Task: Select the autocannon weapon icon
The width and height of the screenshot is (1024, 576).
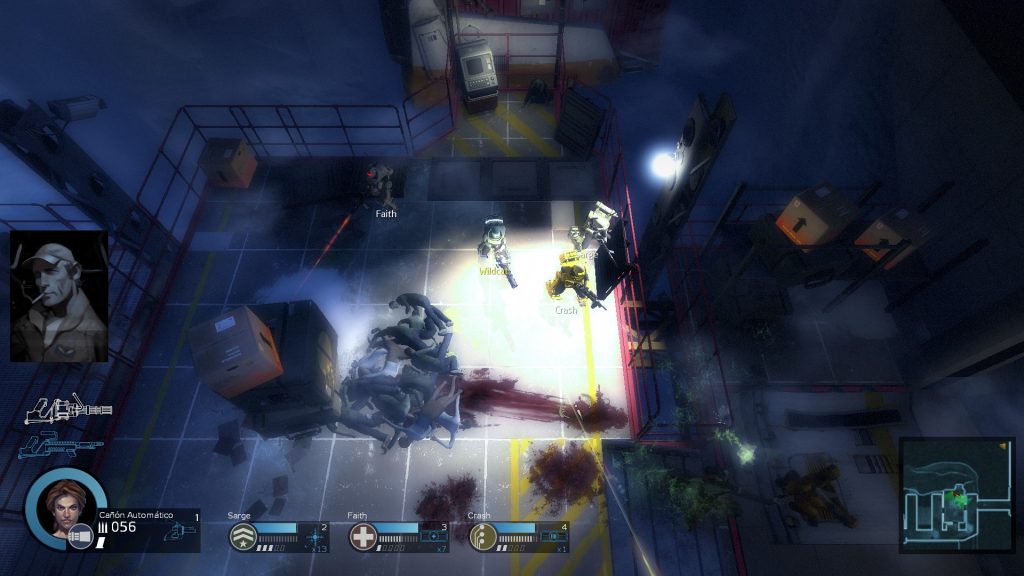Action: point(68,409)
